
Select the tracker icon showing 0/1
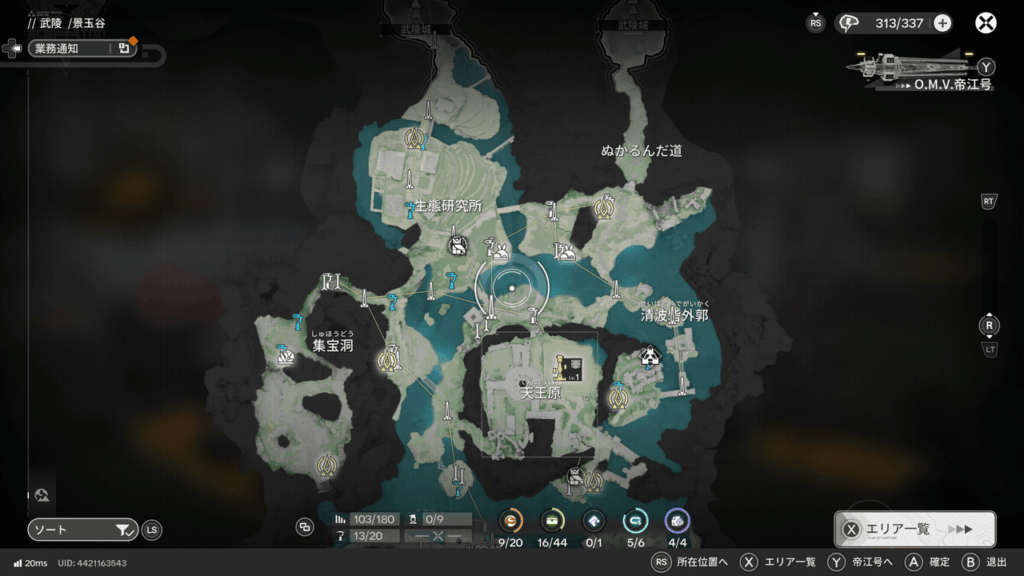tap(593, 521)
